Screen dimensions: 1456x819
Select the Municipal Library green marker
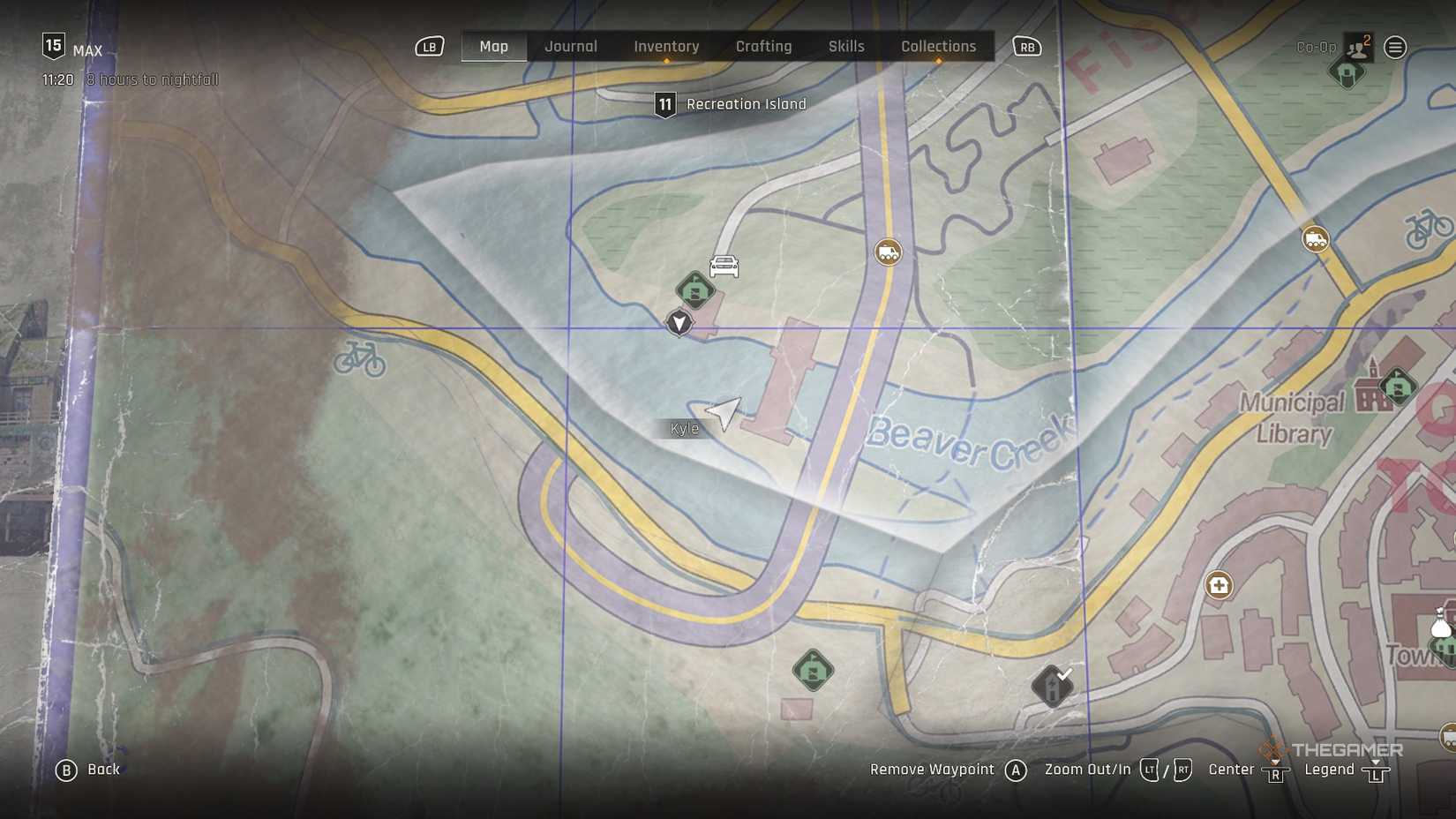click(1398, 387)
